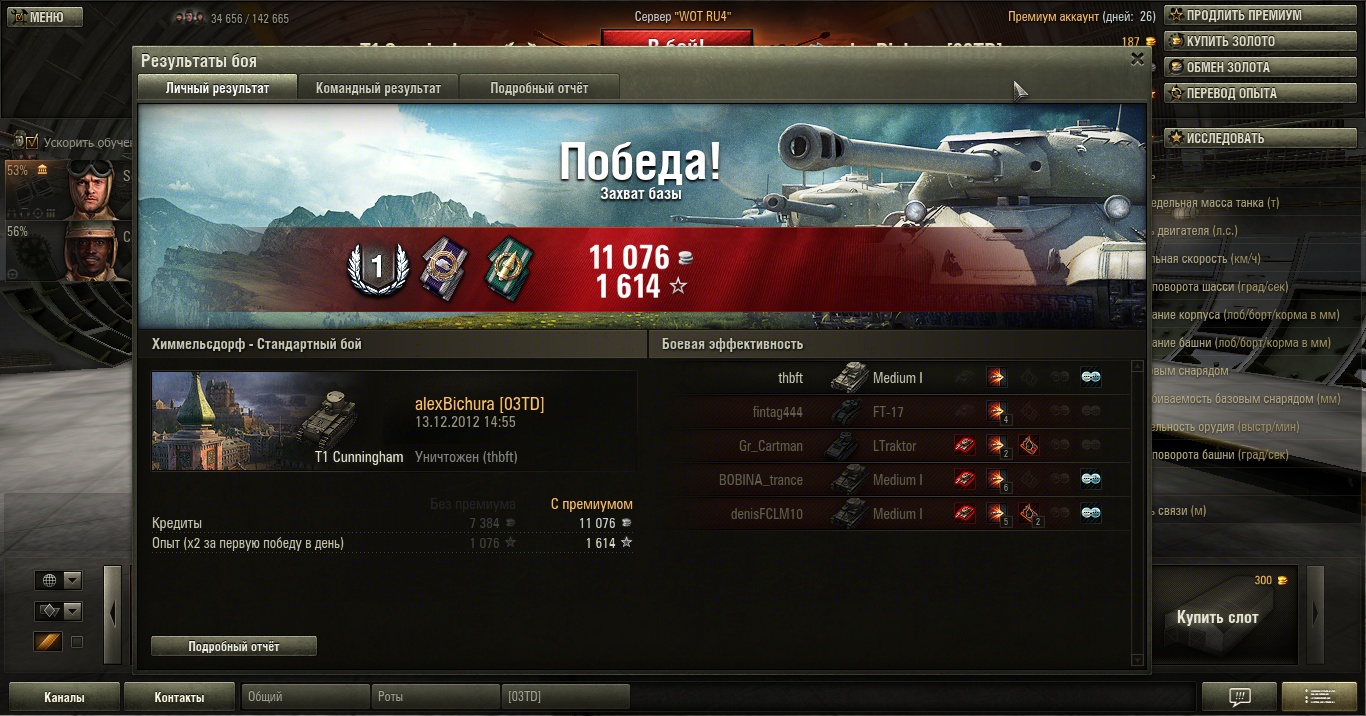This screenshot has width=1366, height=716.
Task: Switch to the Командный результат tab
Action: coord(378,88)
